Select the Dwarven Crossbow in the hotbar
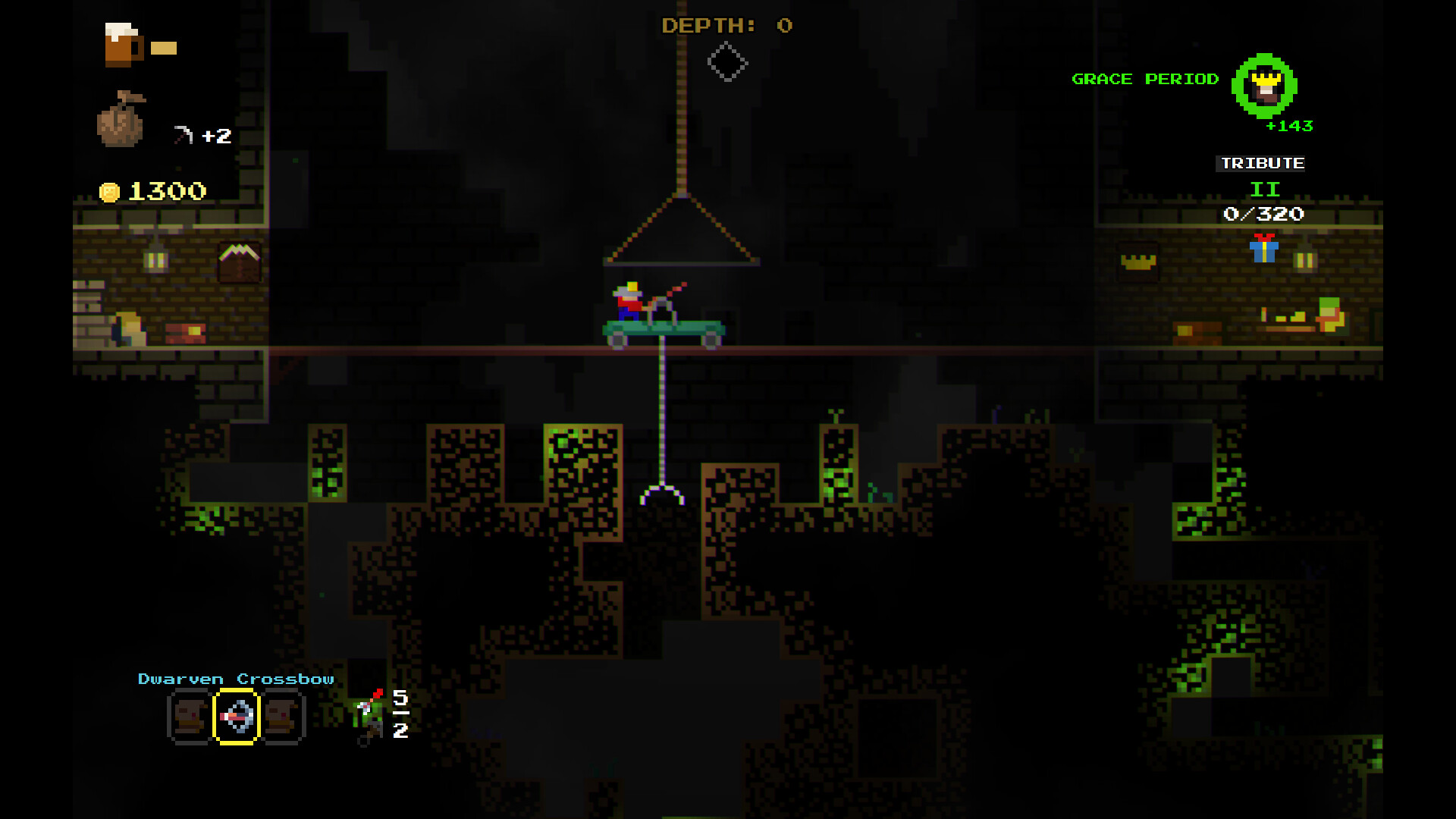 coord(238,716)
